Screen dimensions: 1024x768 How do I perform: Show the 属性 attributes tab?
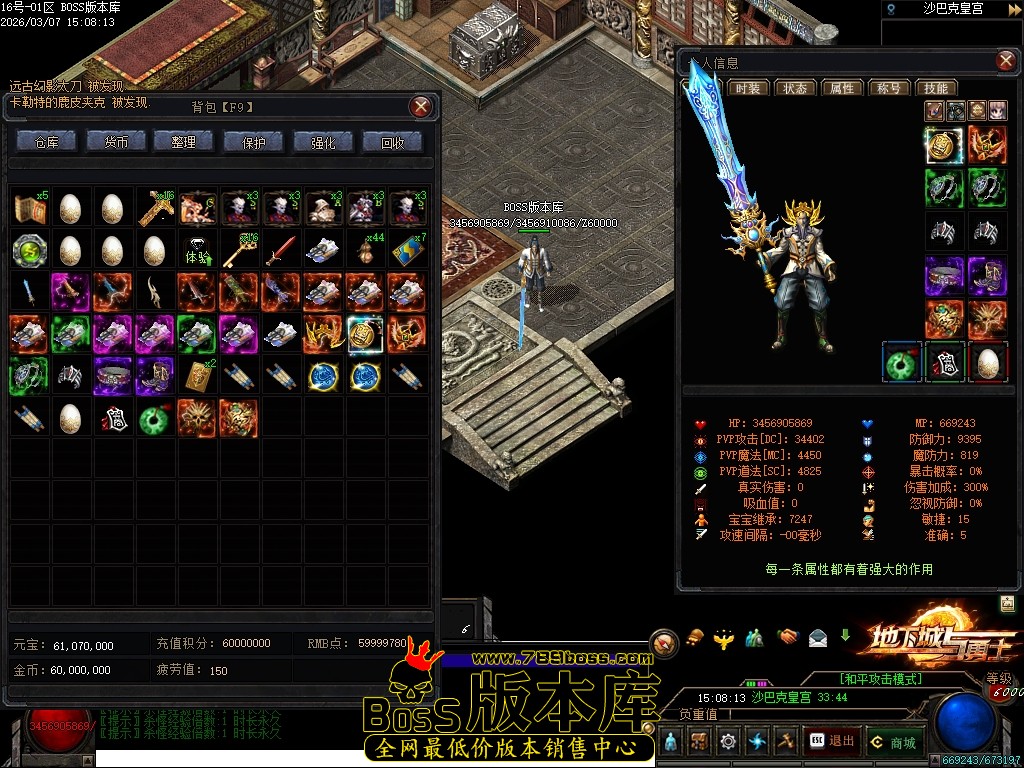[842, 88]
